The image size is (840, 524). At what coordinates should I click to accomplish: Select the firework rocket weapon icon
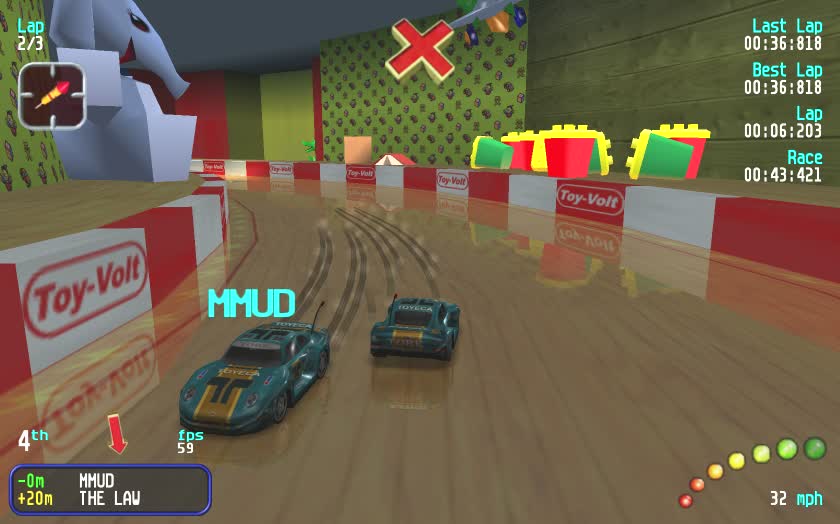[51, 95]
